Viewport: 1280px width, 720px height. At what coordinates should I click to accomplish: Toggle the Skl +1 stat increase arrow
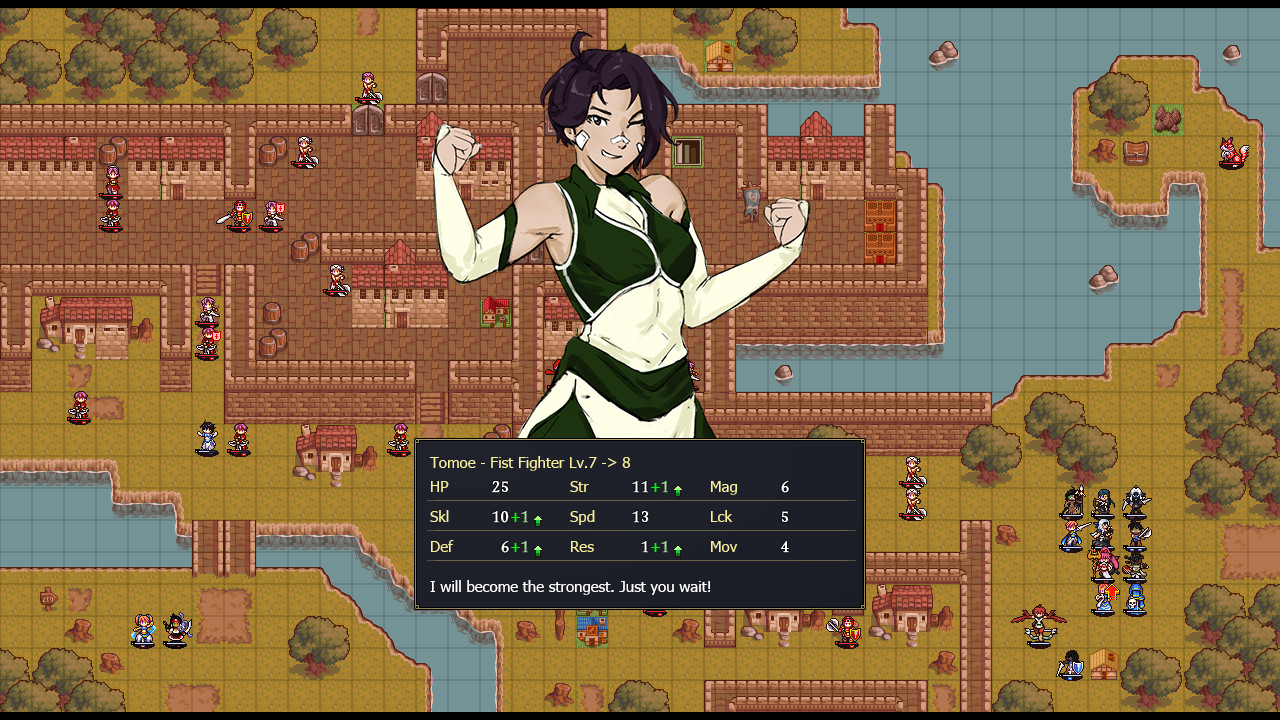coord(537,517)
